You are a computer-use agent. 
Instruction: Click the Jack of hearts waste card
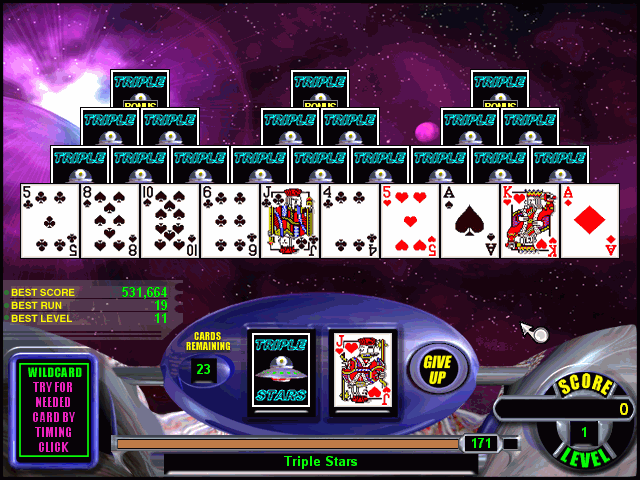[361, 370]
